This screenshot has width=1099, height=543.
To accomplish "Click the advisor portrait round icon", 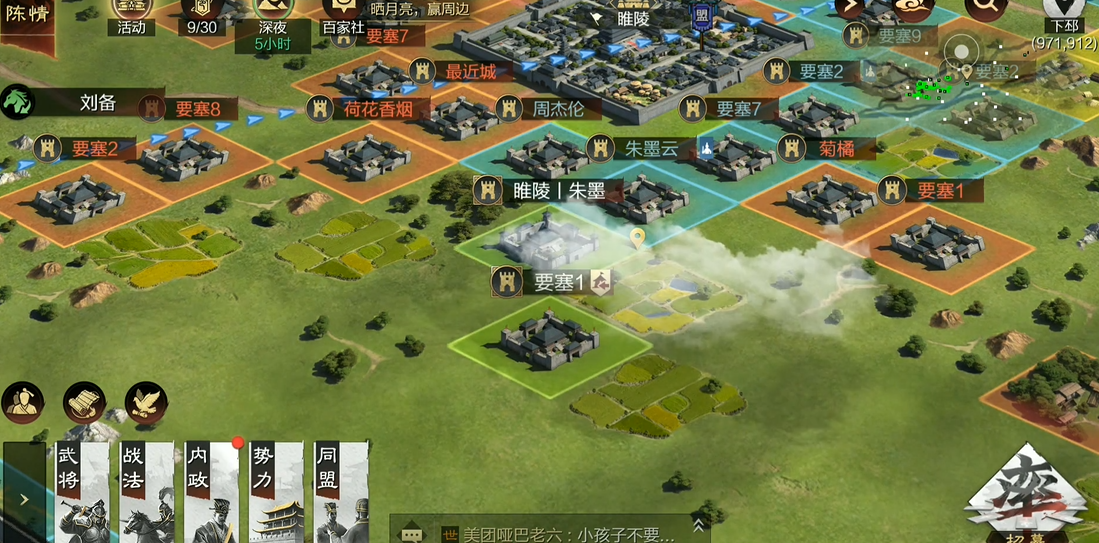I will tap(22, 402).
